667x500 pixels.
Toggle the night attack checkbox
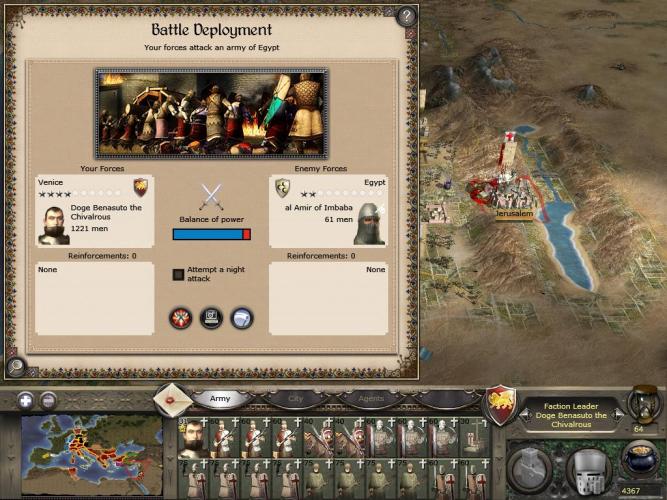179,274
